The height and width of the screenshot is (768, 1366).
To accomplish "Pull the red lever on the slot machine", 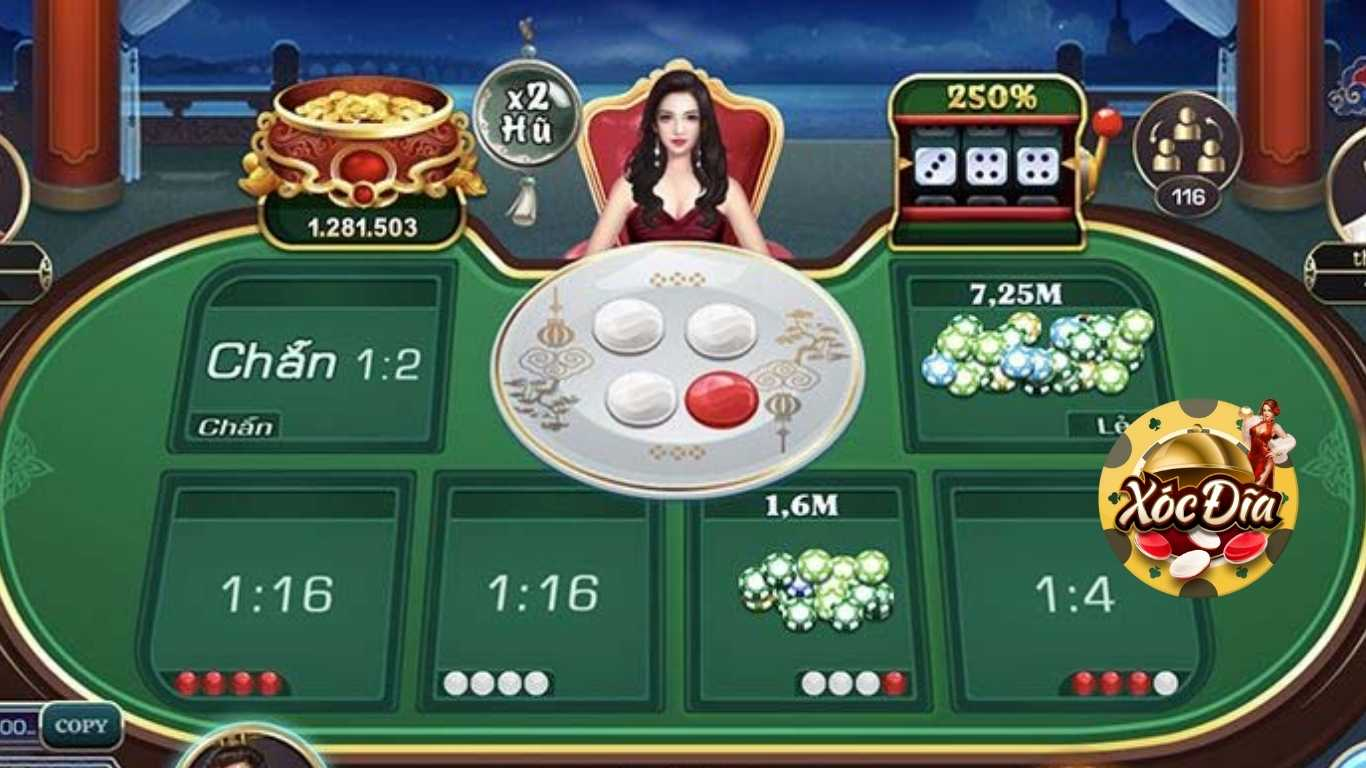I will point(1106,120).
